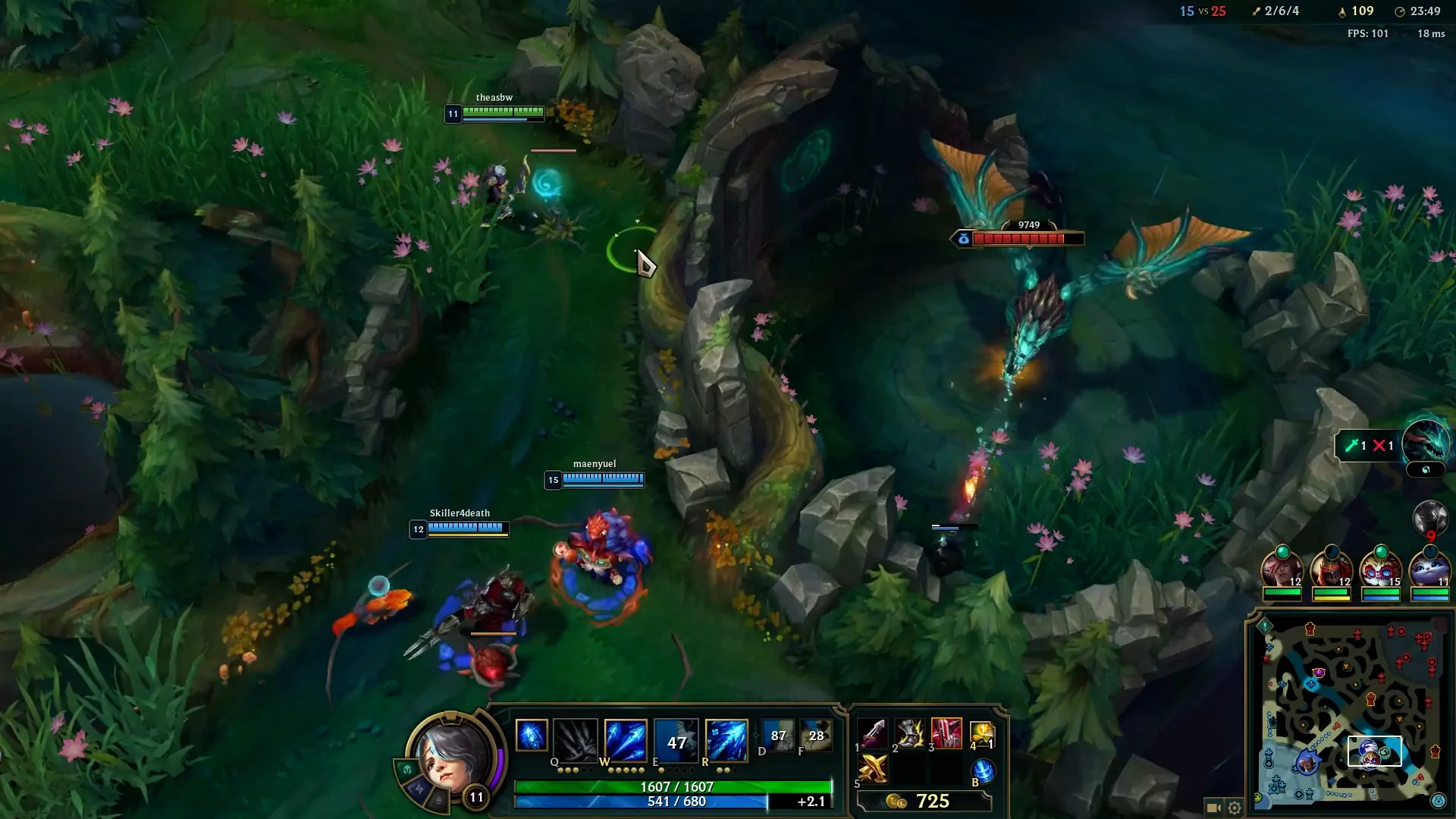Click your champion portrait above the health bar
The image size is (1456, 819).
[451, 758]
